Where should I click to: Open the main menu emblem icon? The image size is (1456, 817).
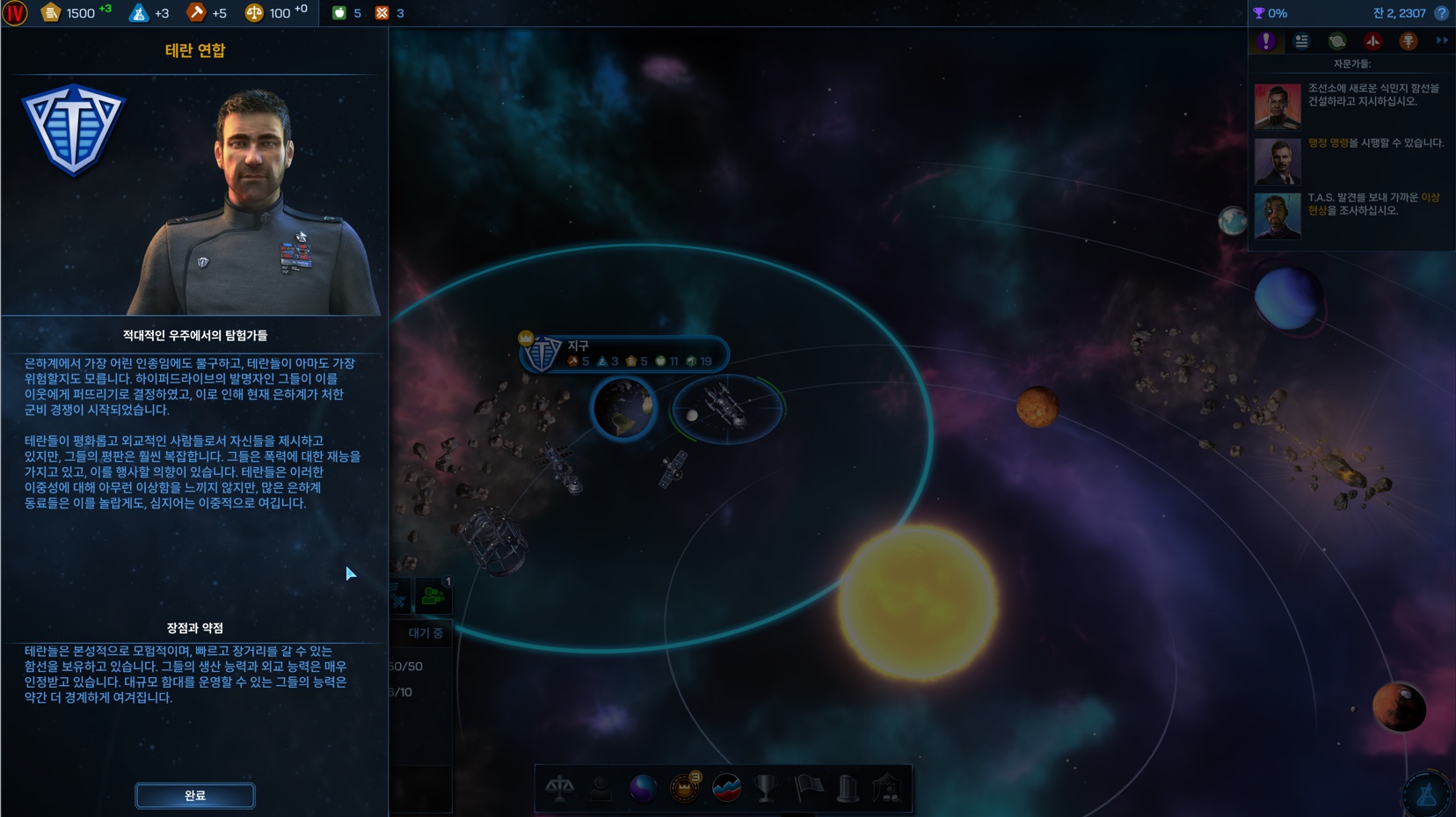click(x=15, y=13)
